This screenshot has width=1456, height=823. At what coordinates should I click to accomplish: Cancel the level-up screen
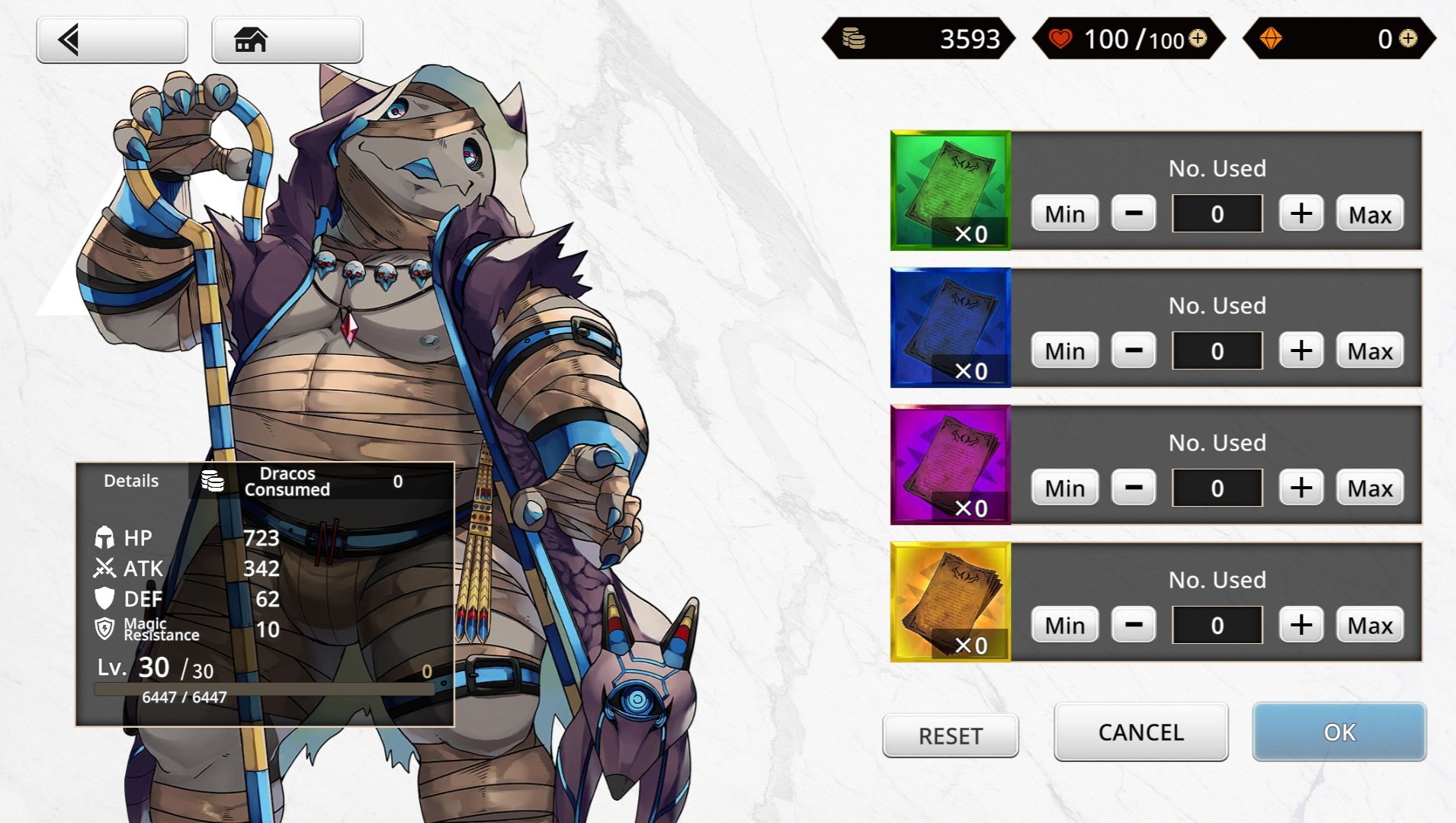[1140, 732]
